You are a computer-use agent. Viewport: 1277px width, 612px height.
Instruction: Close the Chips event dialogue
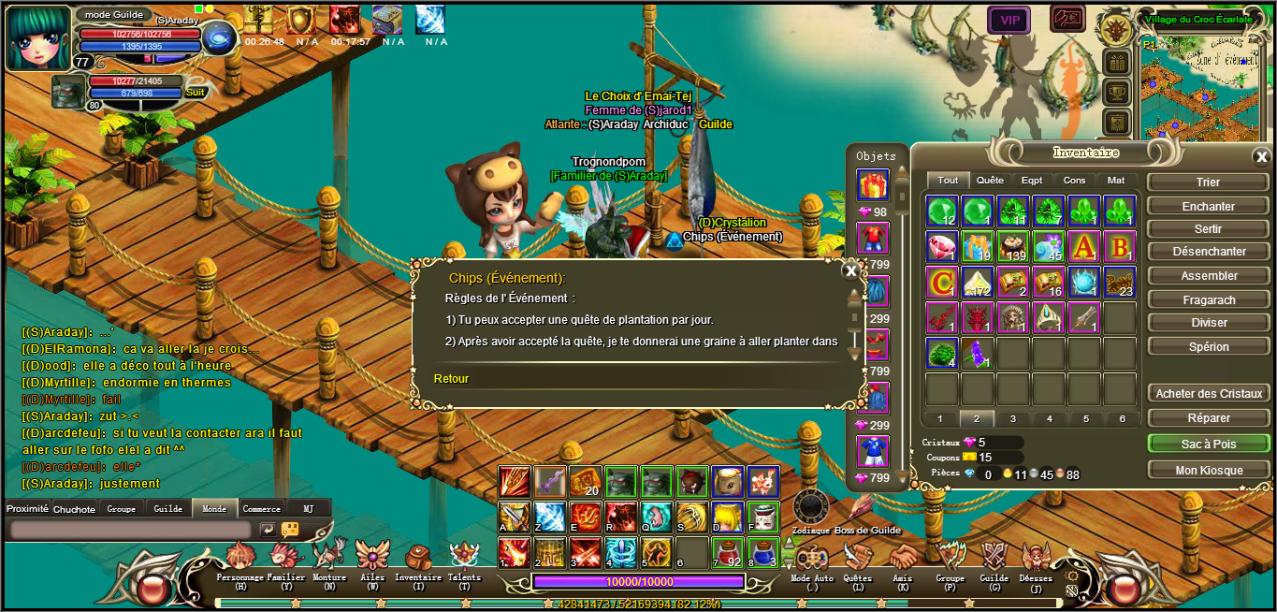coord(851,270)
